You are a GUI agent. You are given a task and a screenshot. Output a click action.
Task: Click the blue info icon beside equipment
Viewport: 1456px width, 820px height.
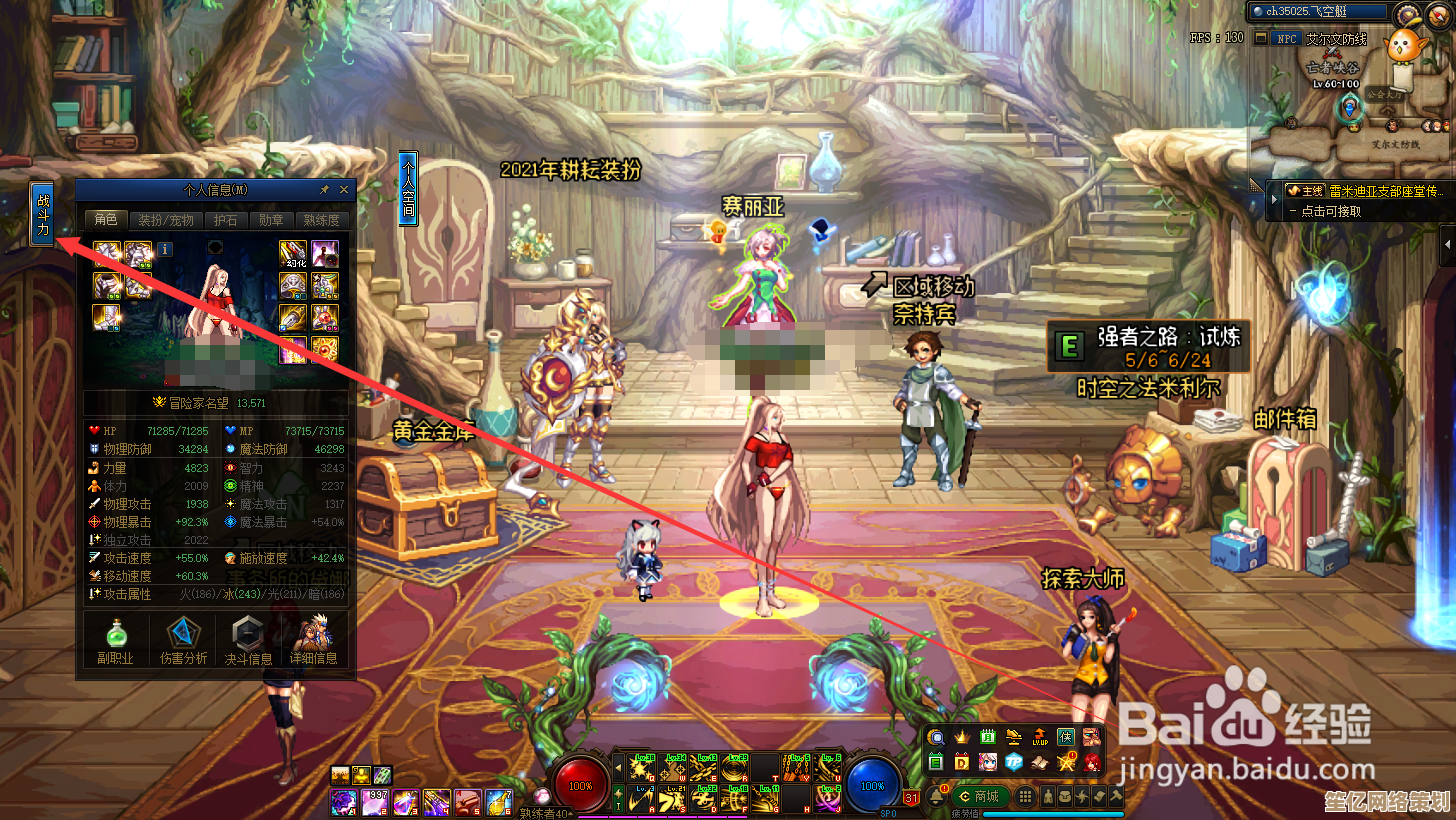[x=165, y=249]
